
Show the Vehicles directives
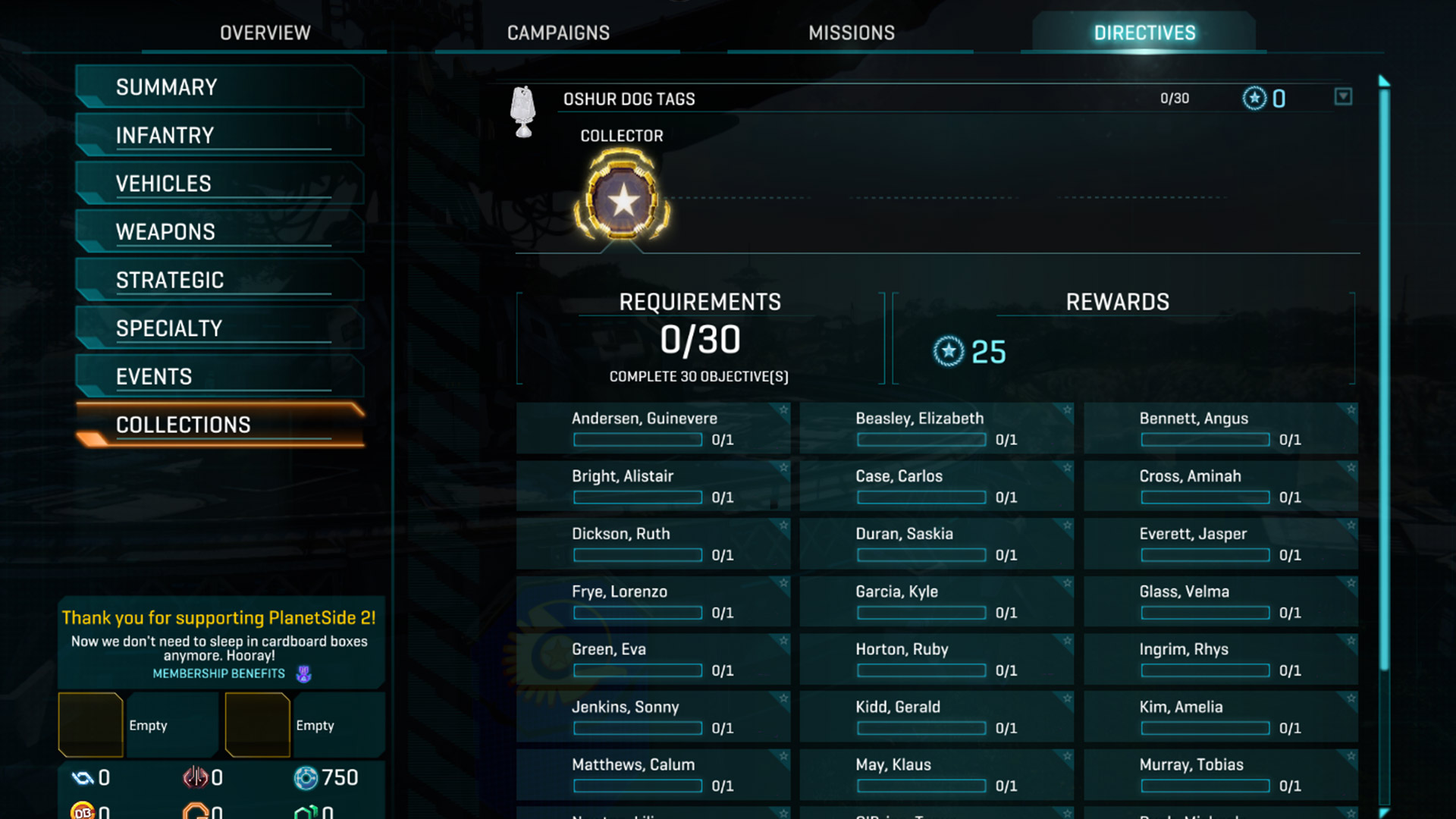[x=220, y=184]
